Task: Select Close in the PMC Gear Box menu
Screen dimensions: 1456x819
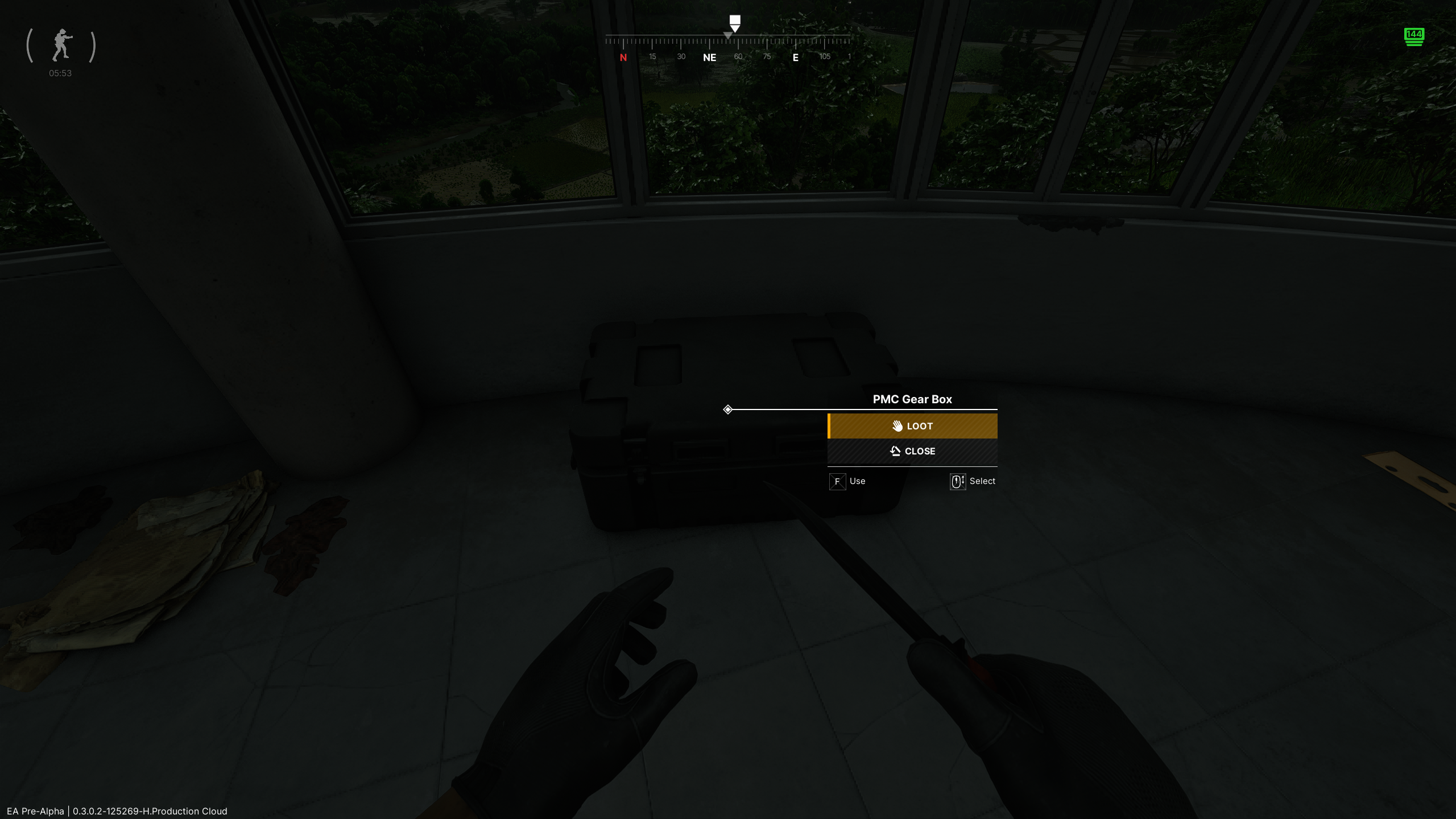Action: (912, 451)
